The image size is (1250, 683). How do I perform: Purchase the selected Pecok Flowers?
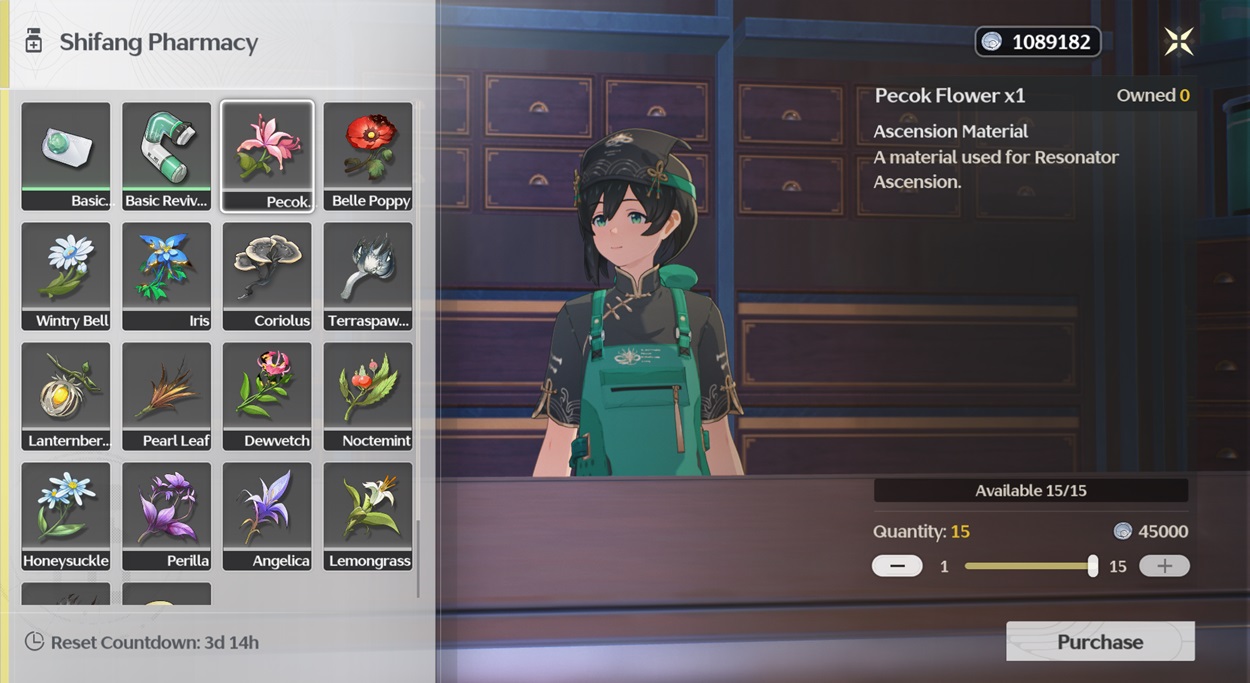[1100, 642]
